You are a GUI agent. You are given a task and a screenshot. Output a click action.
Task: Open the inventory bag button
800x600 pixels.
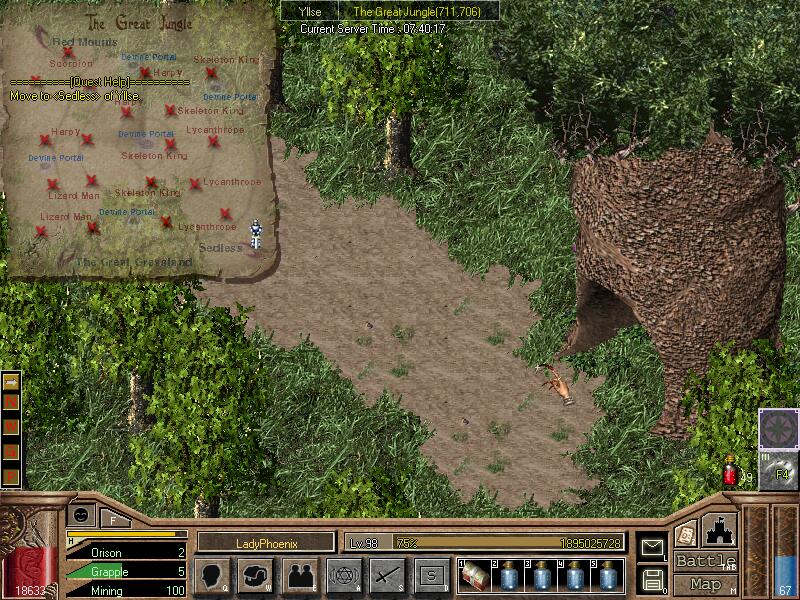click(256, 575)
